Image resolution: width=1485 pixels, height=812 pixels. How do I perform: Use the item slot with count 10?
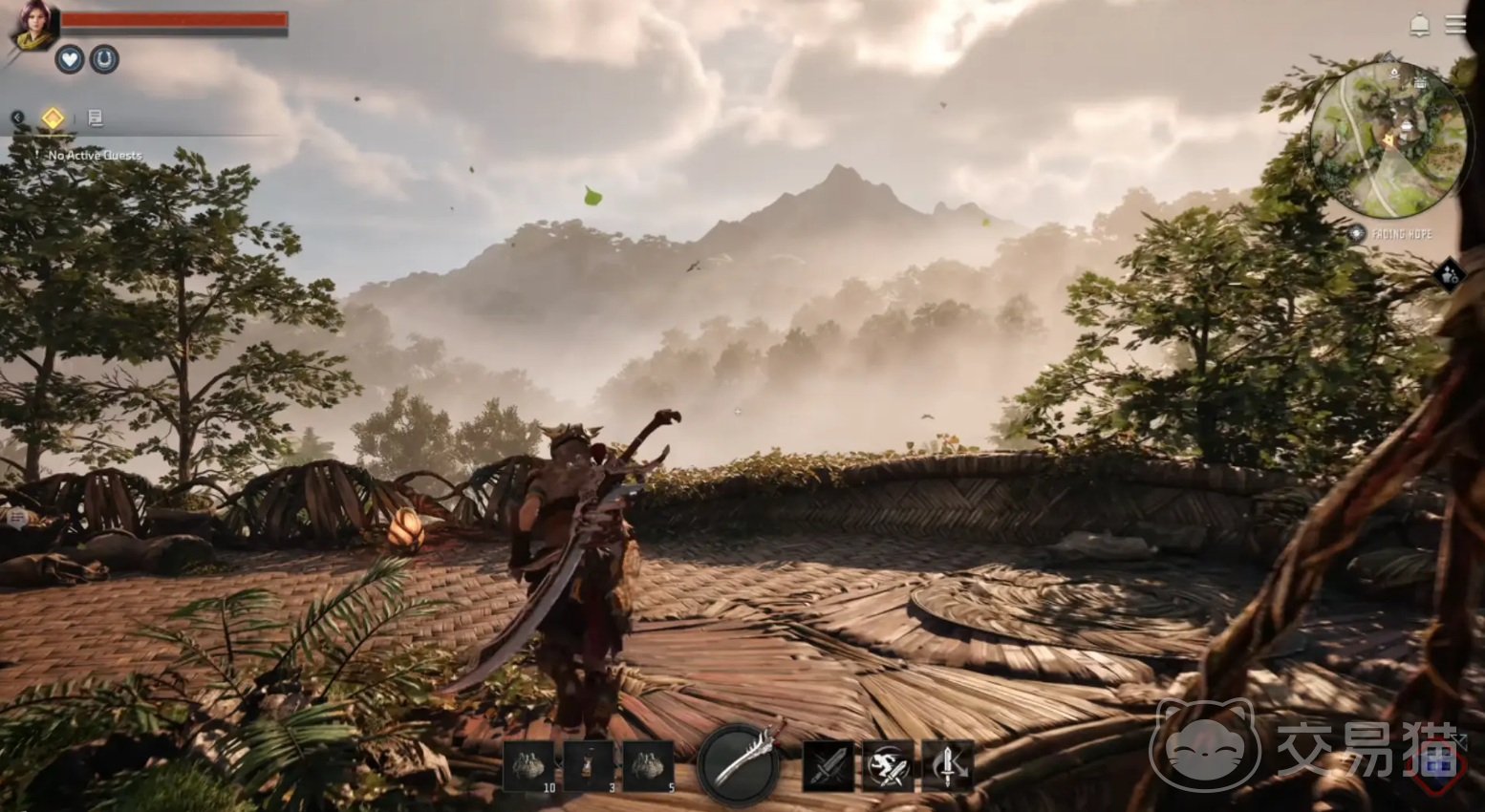coord(528,765)
